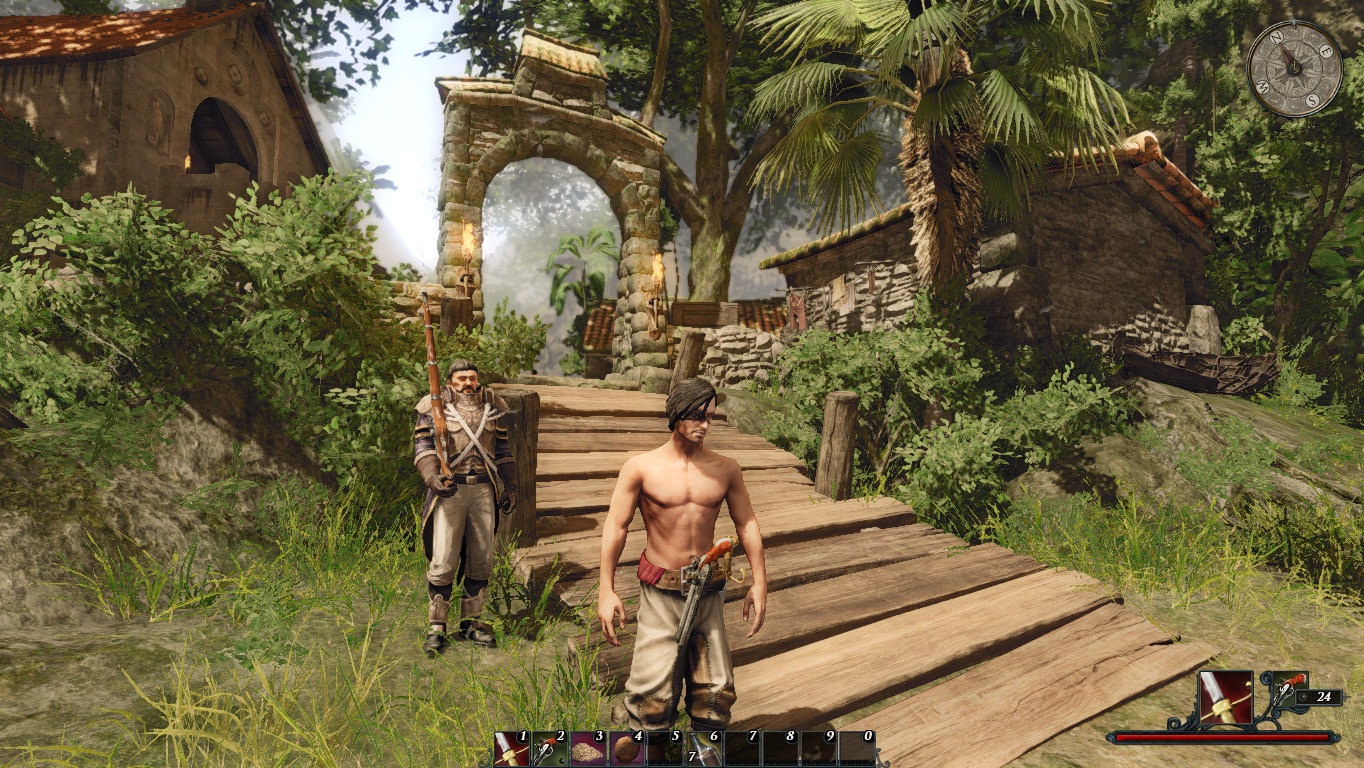
Task: Select the coconut in hotbar slot 4
Action: 626,748
